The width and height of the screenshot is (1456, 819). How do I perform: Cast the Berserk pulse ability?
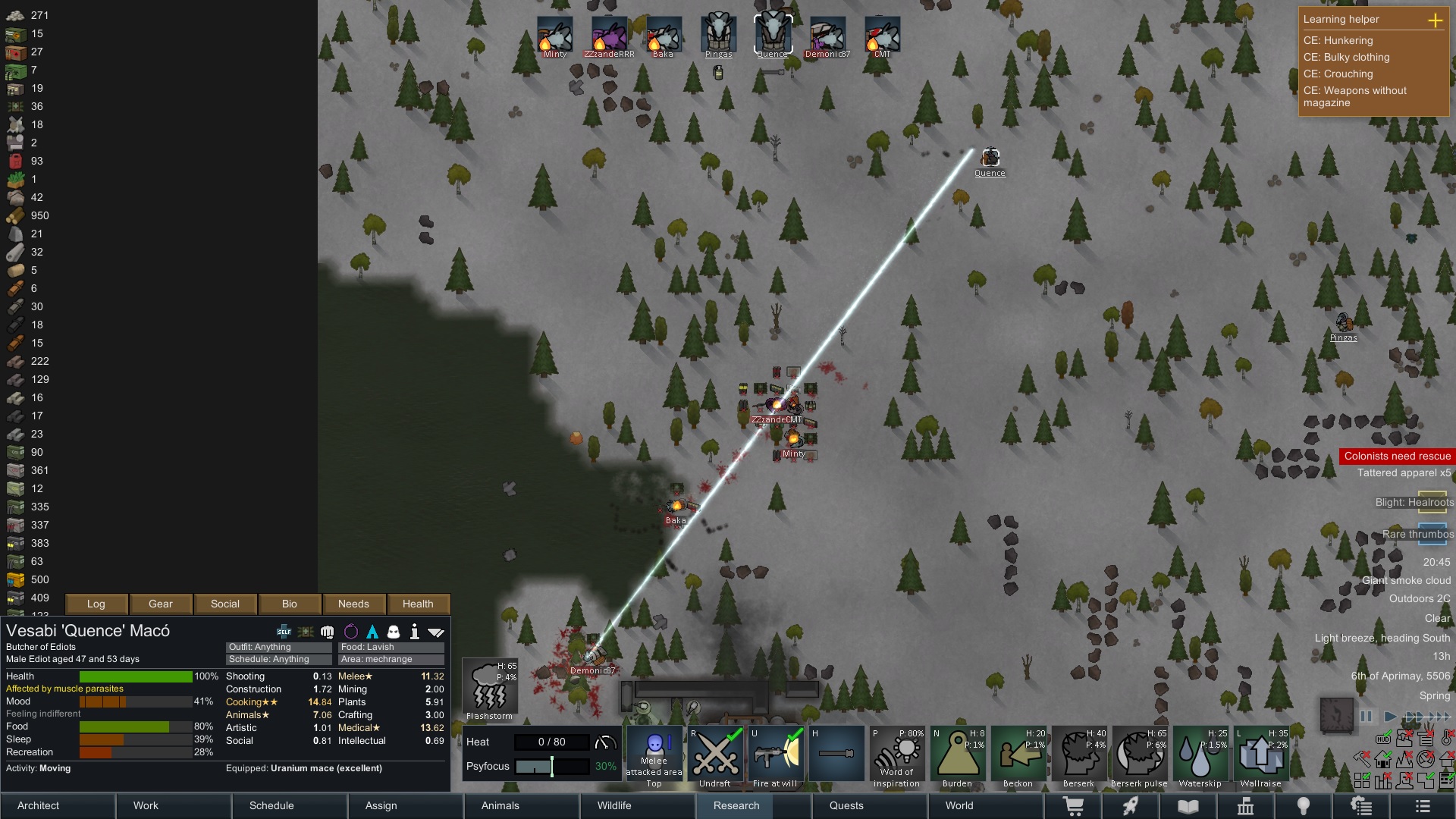click(x=1139, y=755)
